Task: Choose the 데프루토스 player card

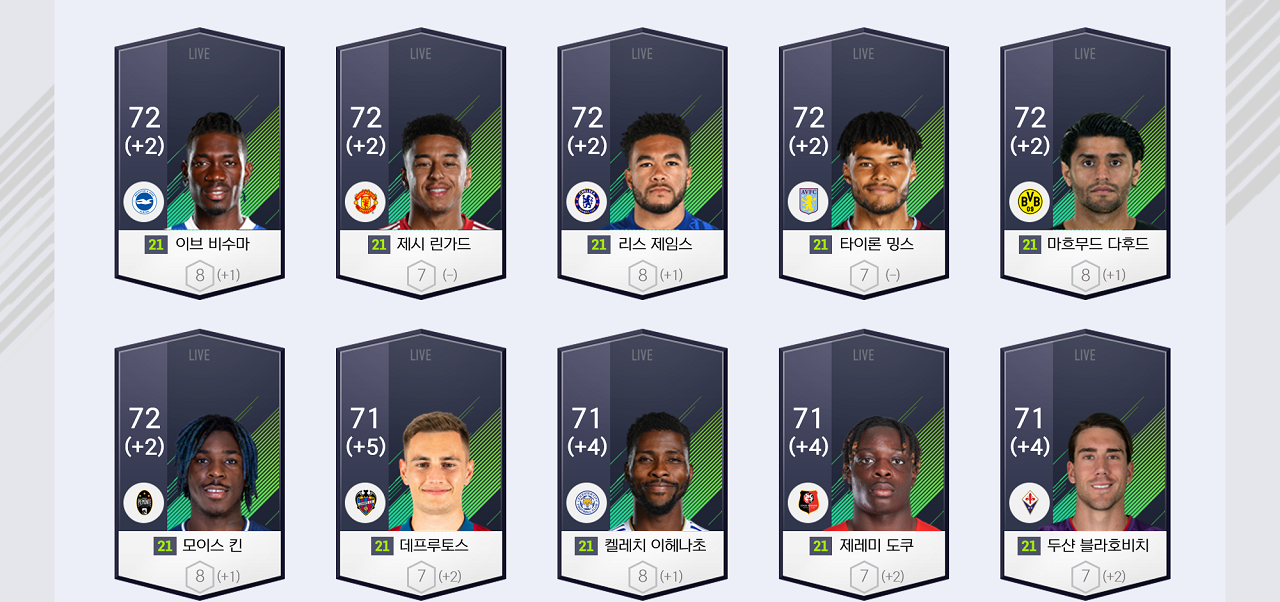Action: pos(421,466)
